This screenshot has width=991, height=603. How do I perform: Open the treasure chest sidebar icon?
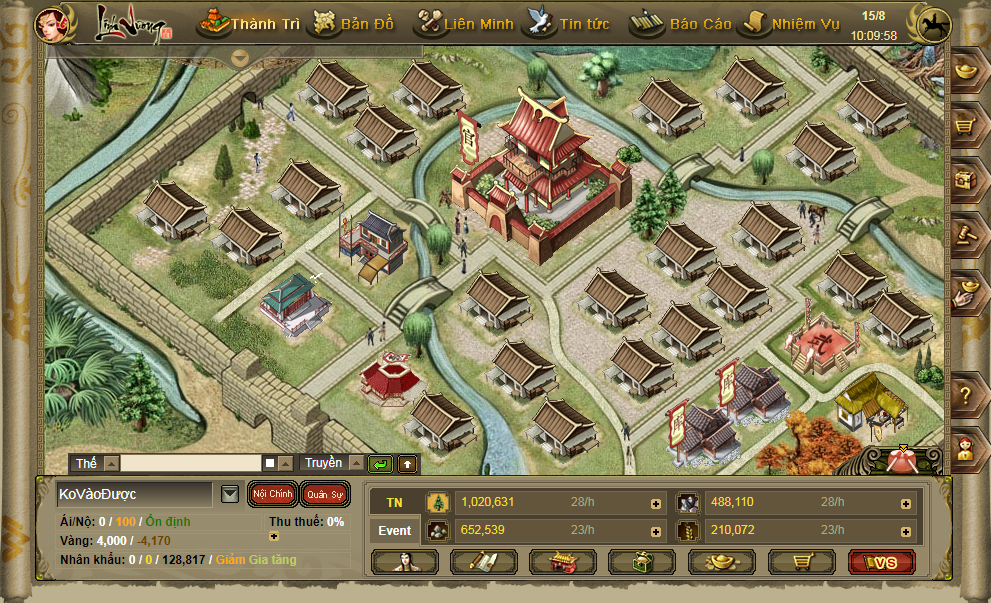point(965,180)
